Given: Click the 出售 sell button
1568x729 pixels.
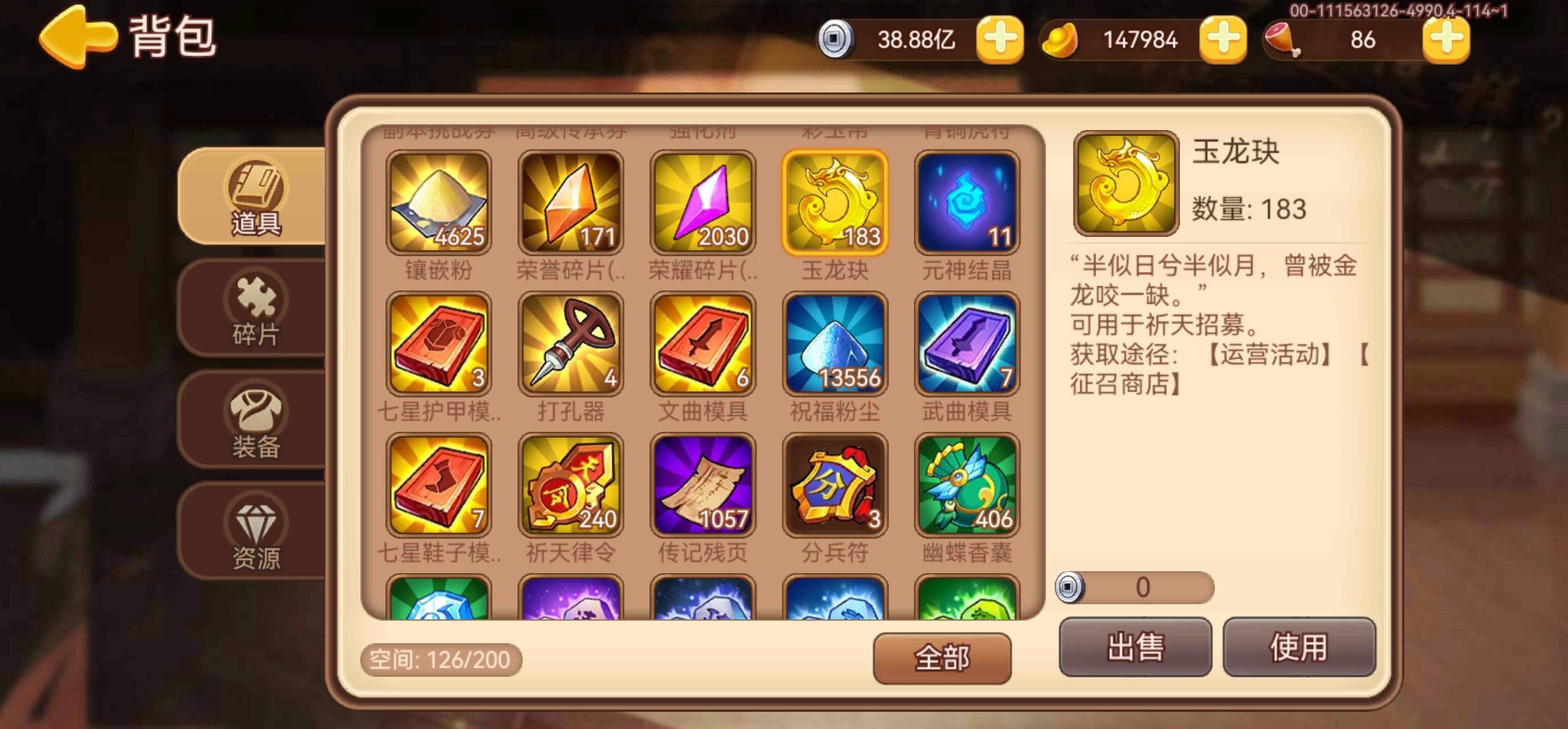Looking at the screenshot, I should click(1134, 647).
